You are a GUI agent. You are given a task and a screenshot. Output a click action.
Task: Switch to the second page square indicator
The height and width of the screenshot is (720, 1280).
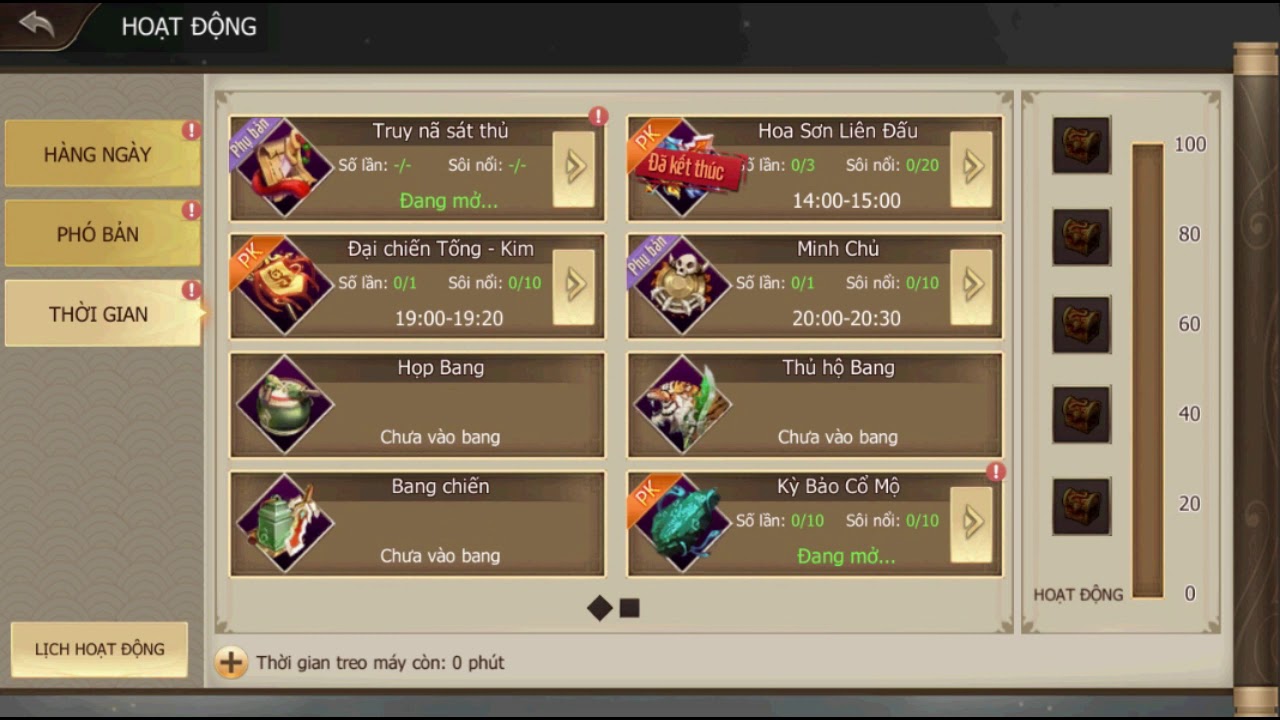click(629, 608)
